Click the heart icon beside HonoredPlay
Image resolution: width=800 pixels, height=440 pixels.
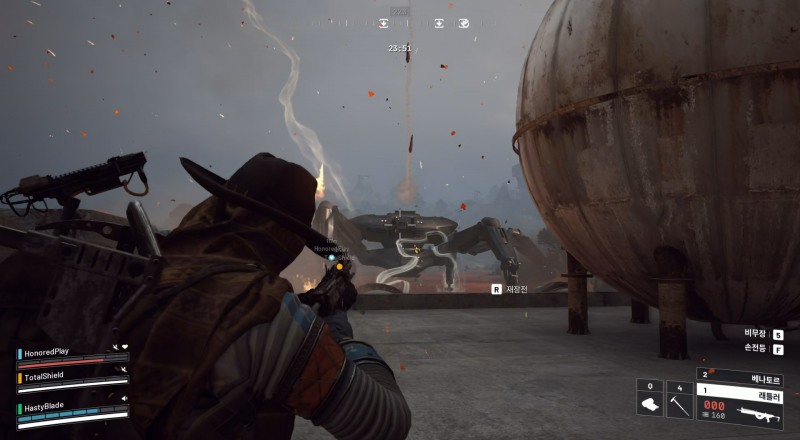[x=125, y=347]
